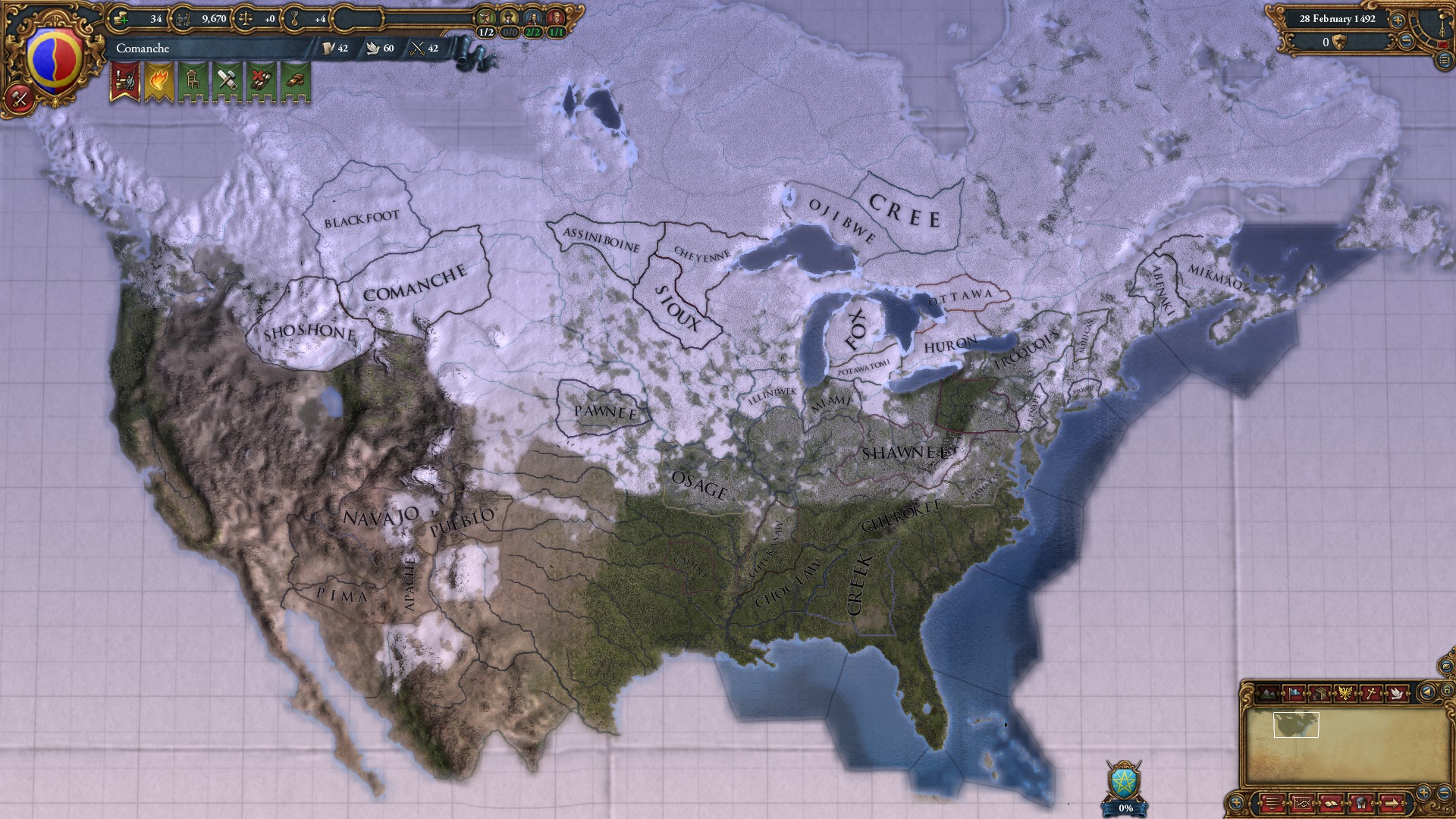This screenshot has width=1456, height=819.
Task: Select the terrain mapmode icon
Action: [x=1267, y=693]
